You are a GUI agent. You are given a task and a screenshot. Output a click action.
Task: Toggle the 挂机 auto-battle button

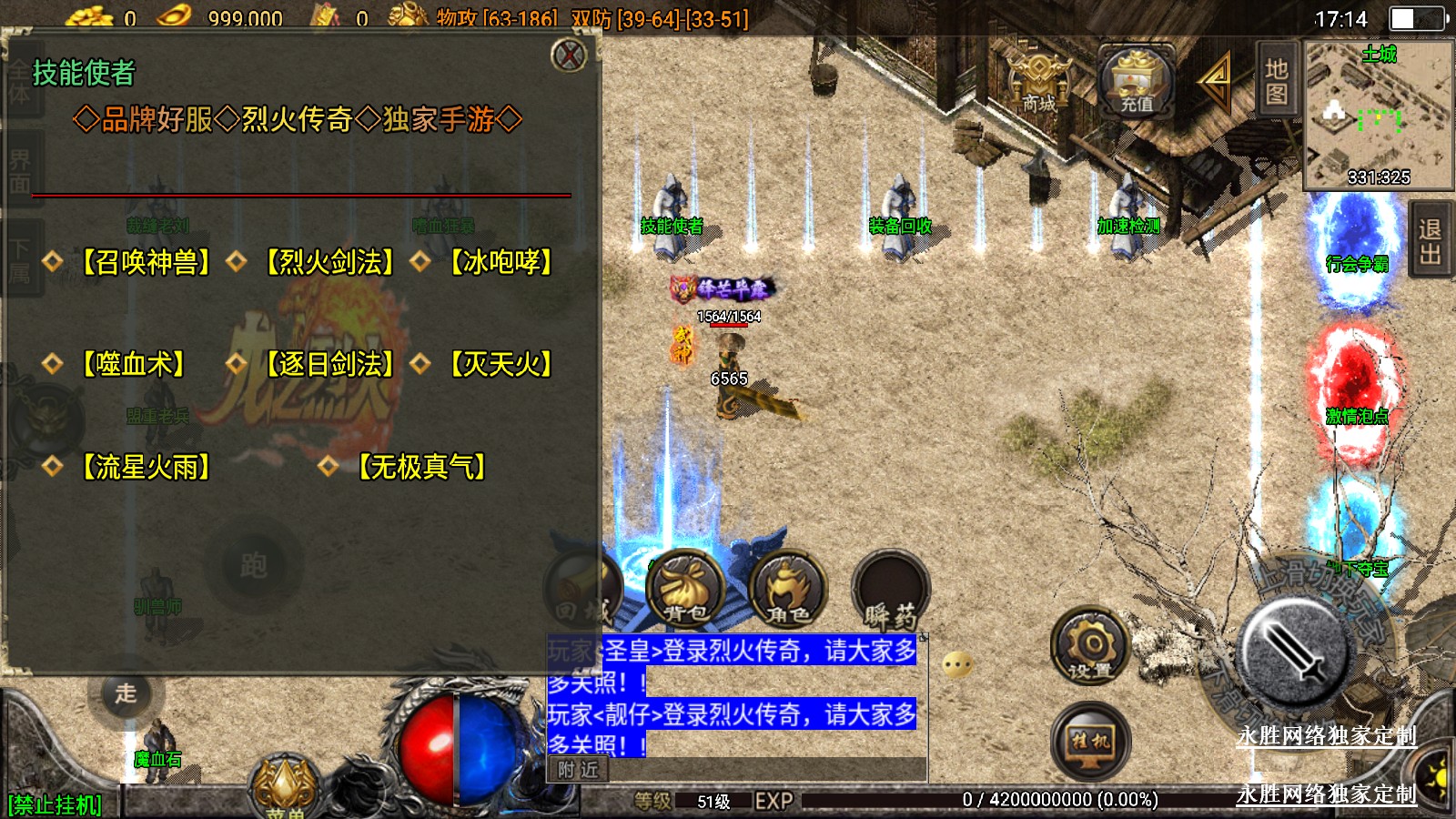pos(1090,741)
